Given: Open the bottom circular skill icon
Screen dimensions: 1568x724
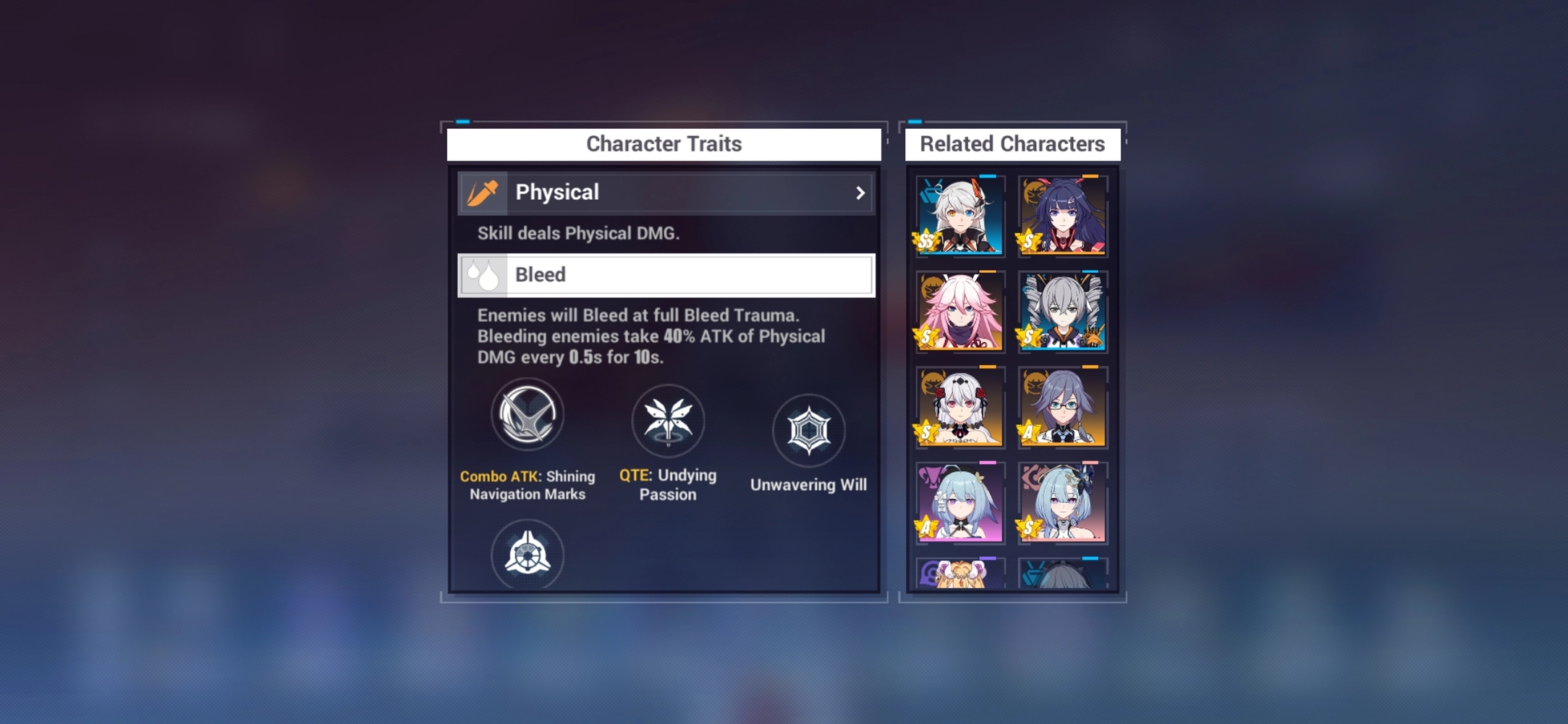Looking at the screenshot, I should [x=527, y=554].
